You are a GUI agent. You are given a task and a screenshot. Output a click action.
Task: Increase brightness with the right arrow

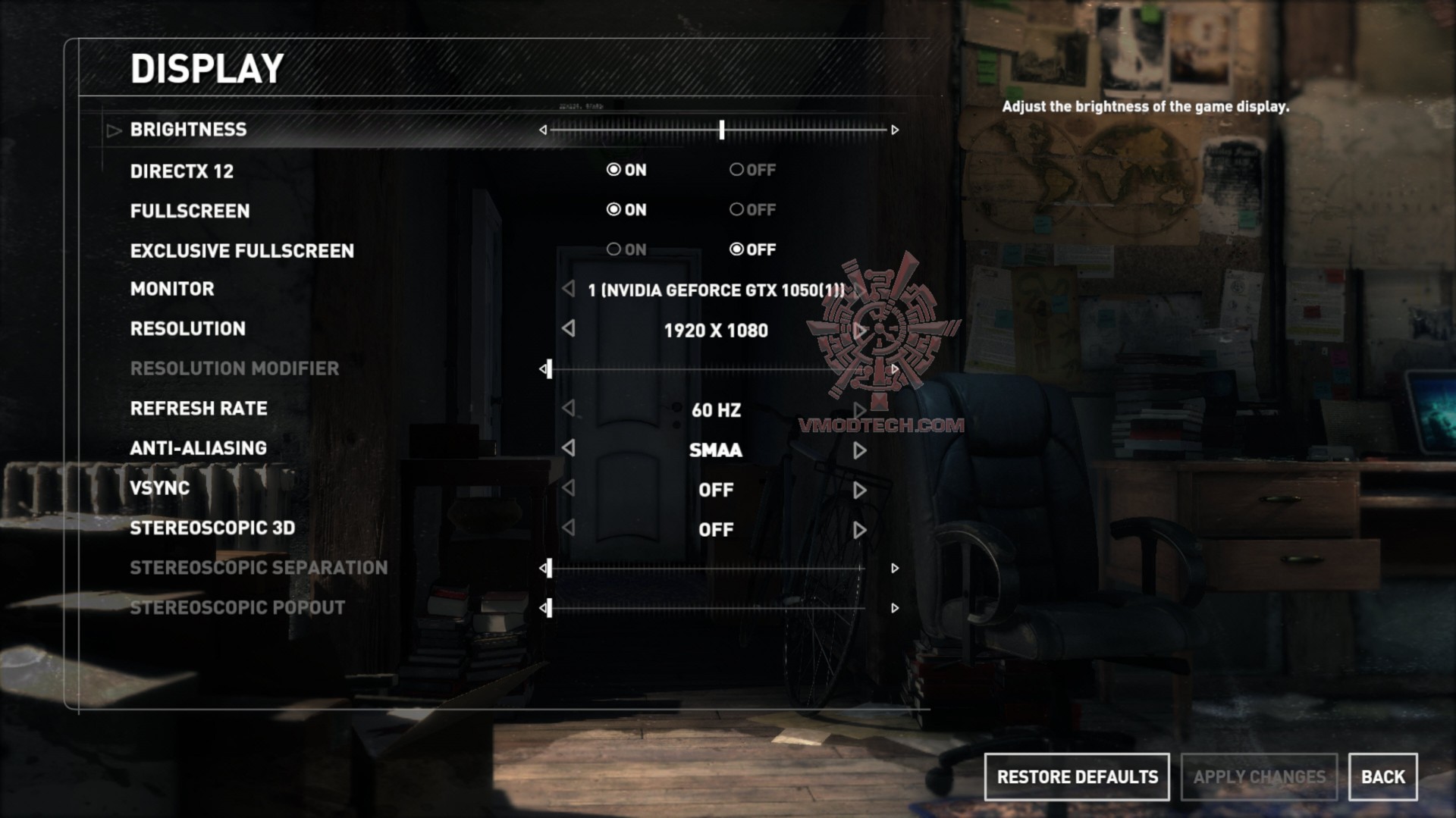point(895,130)
